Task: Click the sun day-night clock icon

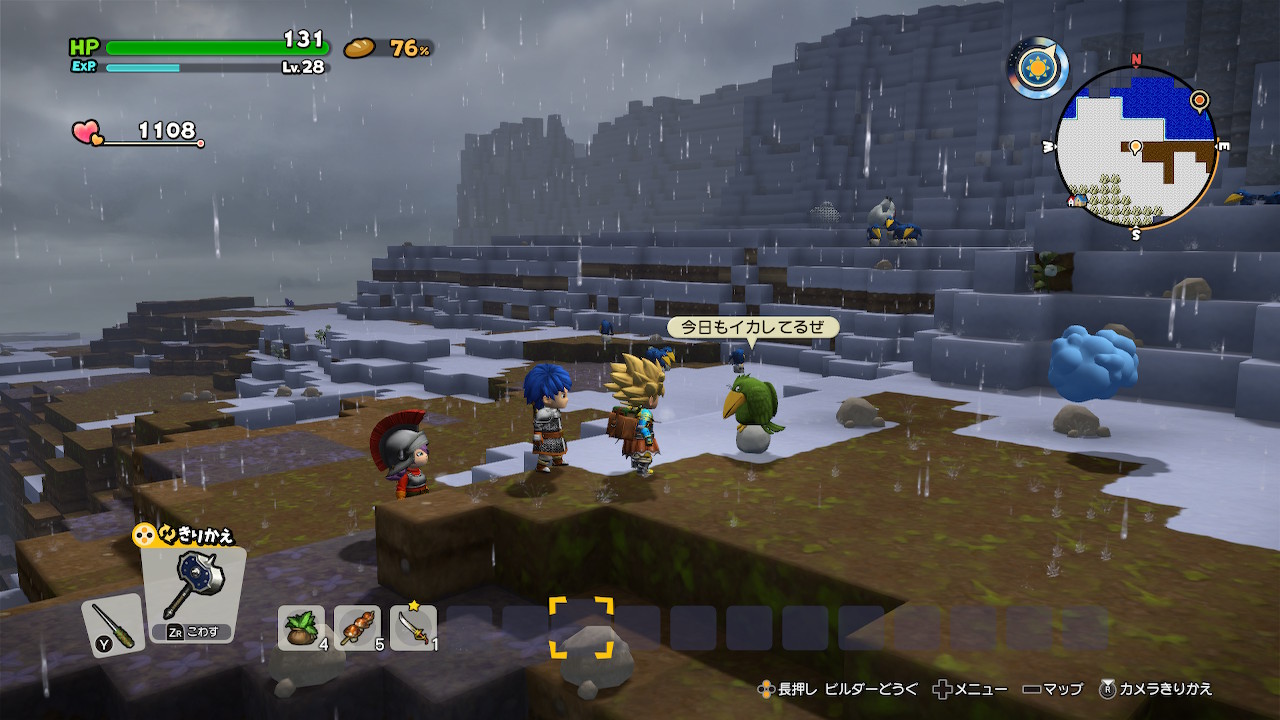Action: (x=1038, y=68)
